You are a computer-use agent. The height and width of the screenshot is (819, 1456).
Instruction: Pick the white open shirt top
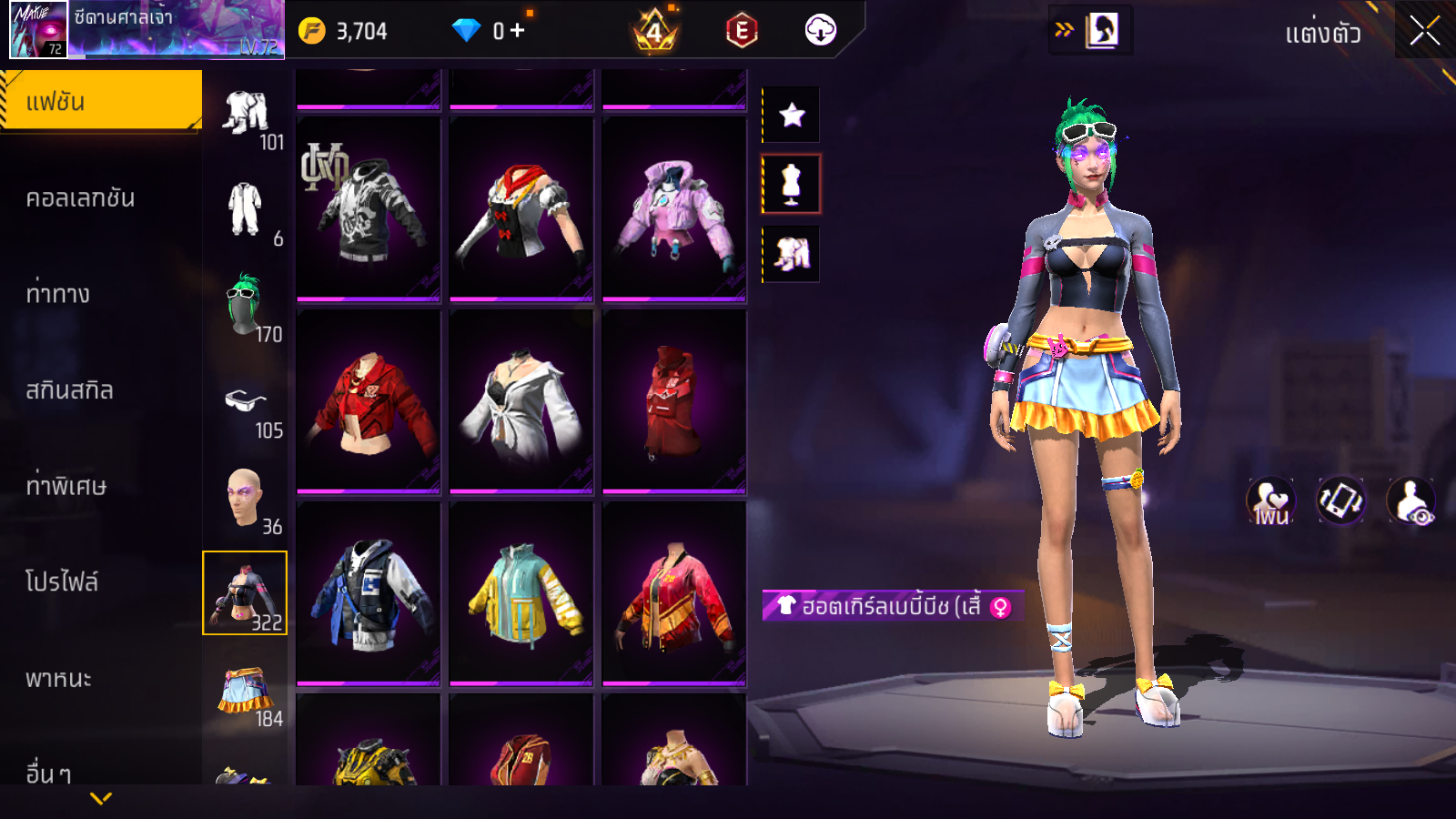[521, 402]
